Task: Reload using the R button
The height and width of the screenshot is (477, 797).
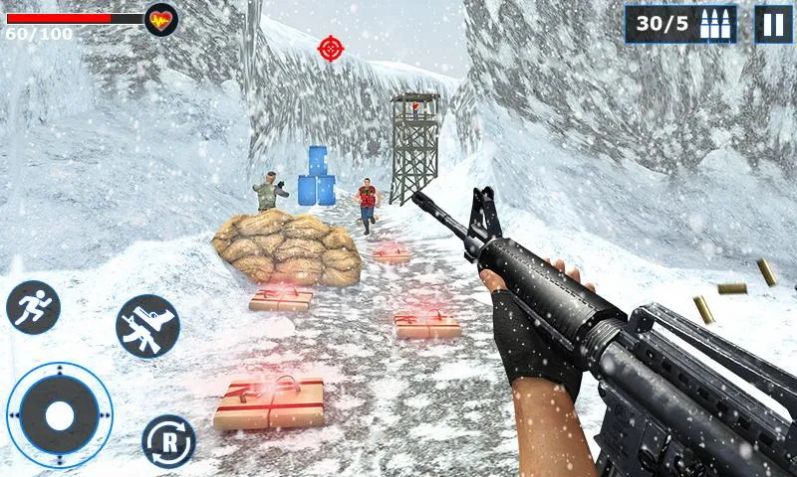Action: tap(168, 440)
